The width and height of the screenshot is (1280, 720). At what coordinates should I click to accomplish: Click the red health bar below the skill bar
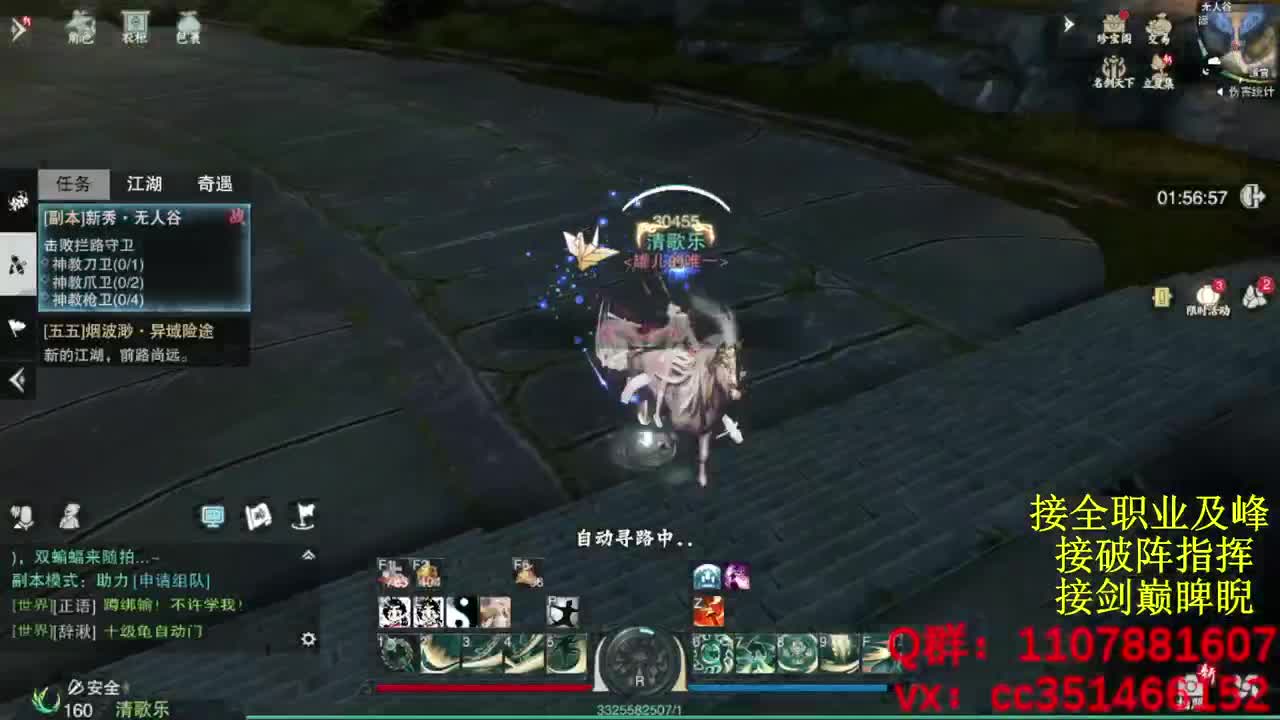(480, 687)
